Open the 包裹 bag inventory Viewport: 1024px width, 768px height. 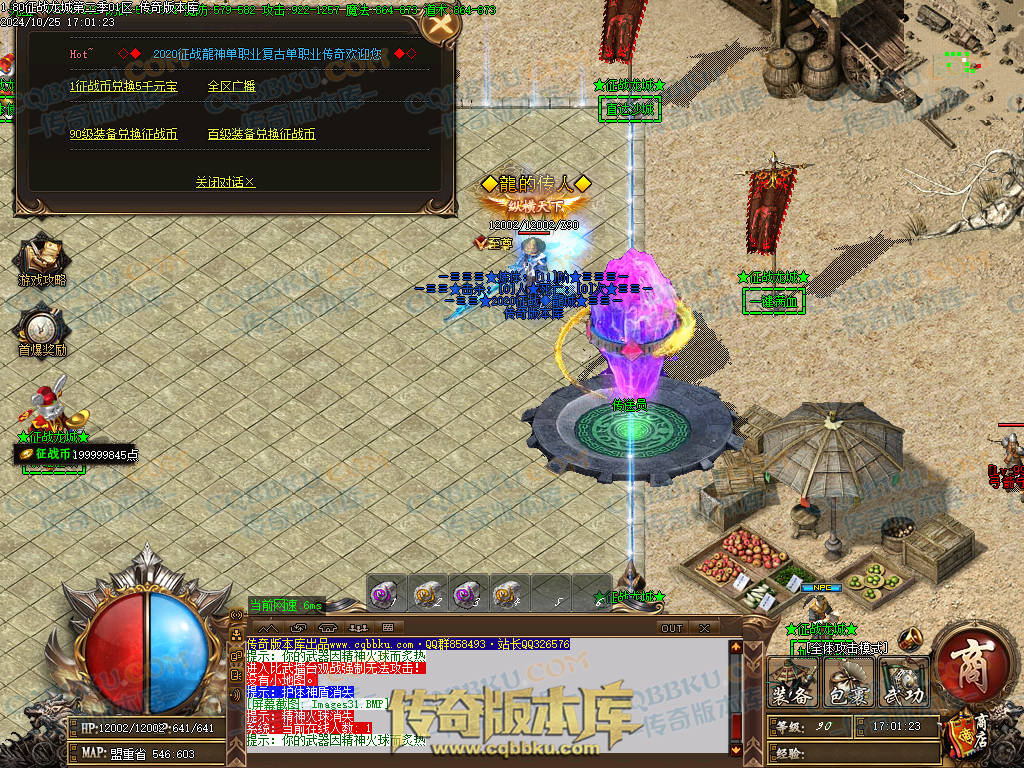(x=849, y=684)
